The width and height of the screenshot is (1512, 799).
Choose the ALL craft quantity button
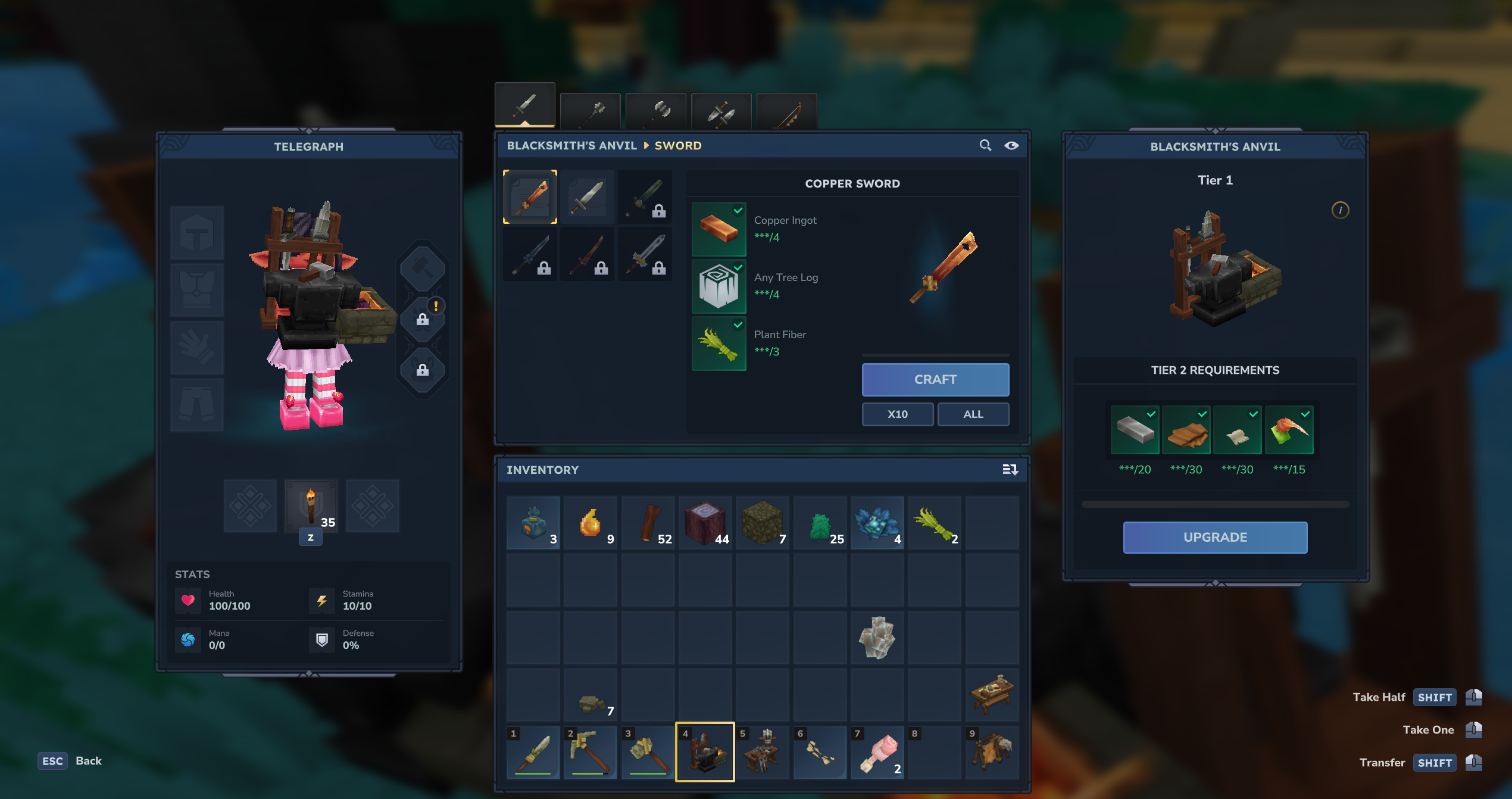[973, 414]
